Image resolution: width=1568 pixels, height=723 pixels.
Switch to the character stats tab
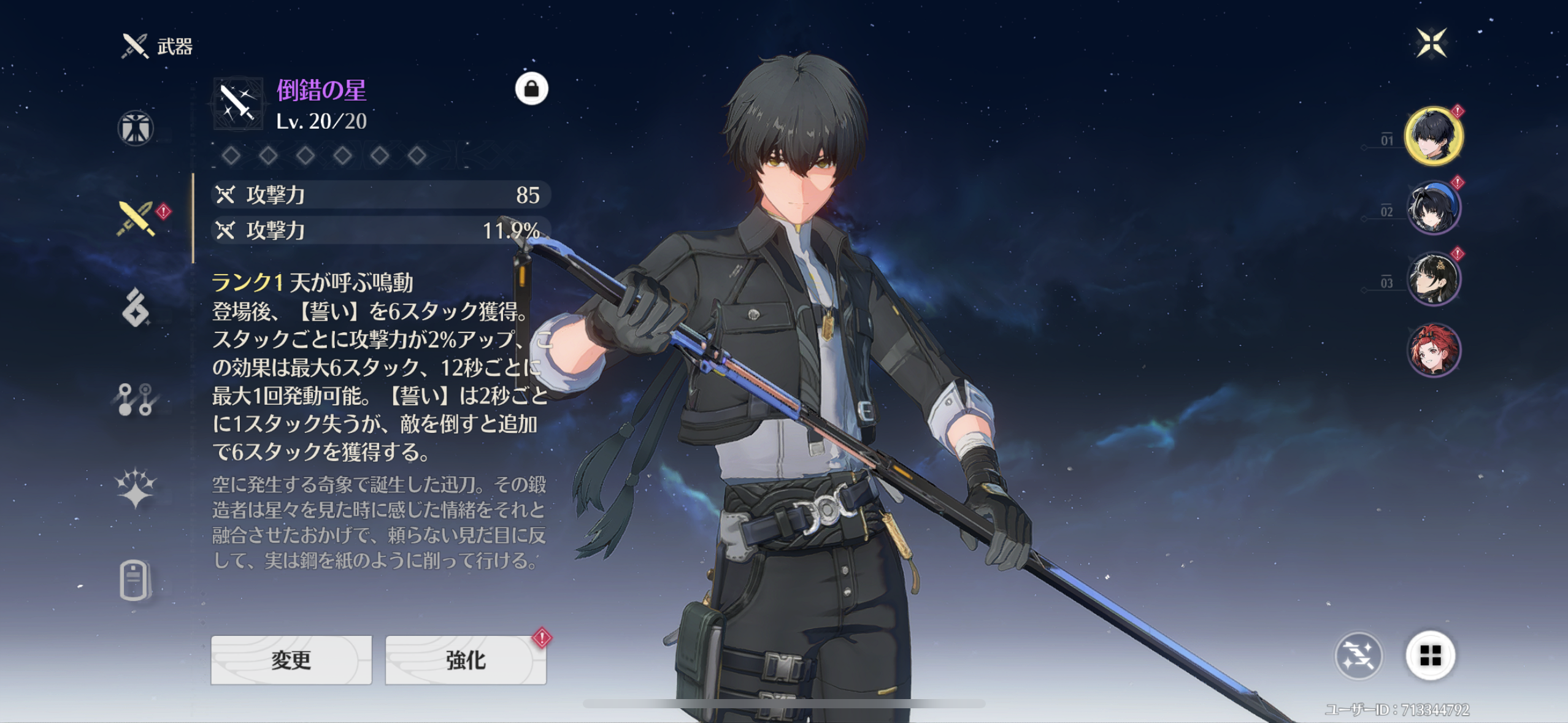135,128
